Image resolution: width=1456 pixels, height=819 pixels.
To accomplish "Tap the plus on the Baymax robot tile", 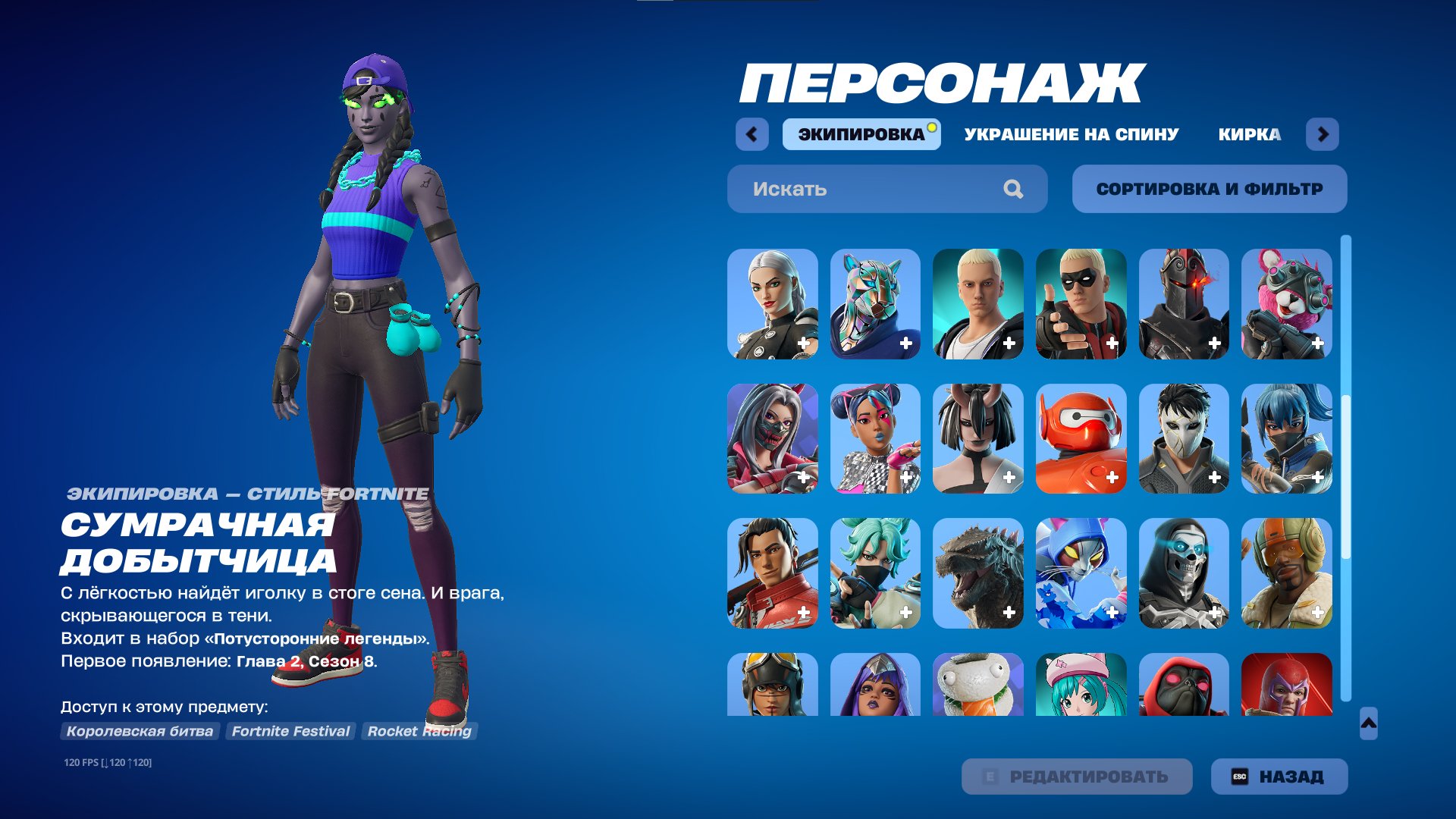I will pos(1112,478).
